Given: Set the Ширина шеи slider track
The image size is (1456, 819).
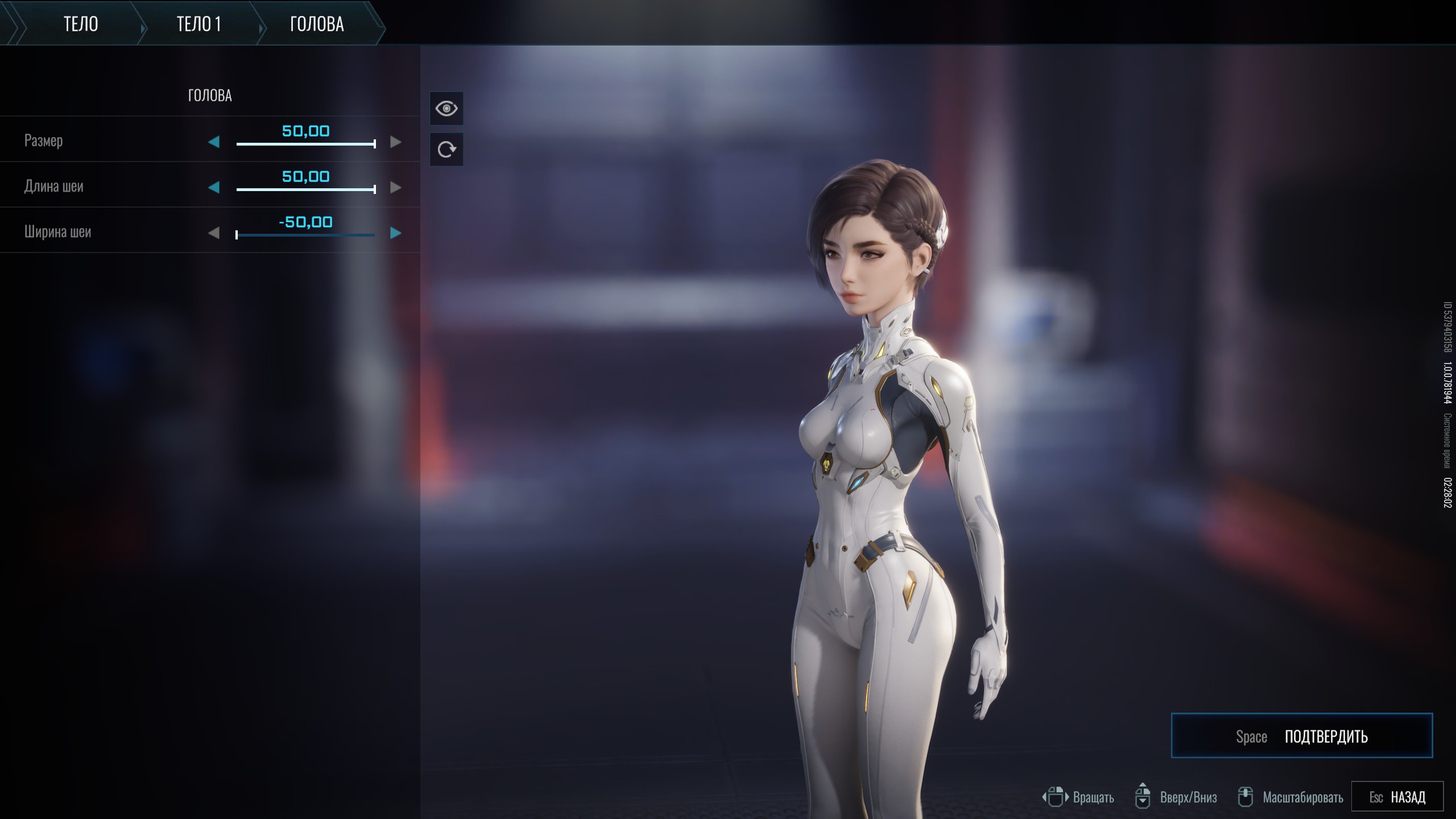Looking at the screenshot, I should pos(305,235).
